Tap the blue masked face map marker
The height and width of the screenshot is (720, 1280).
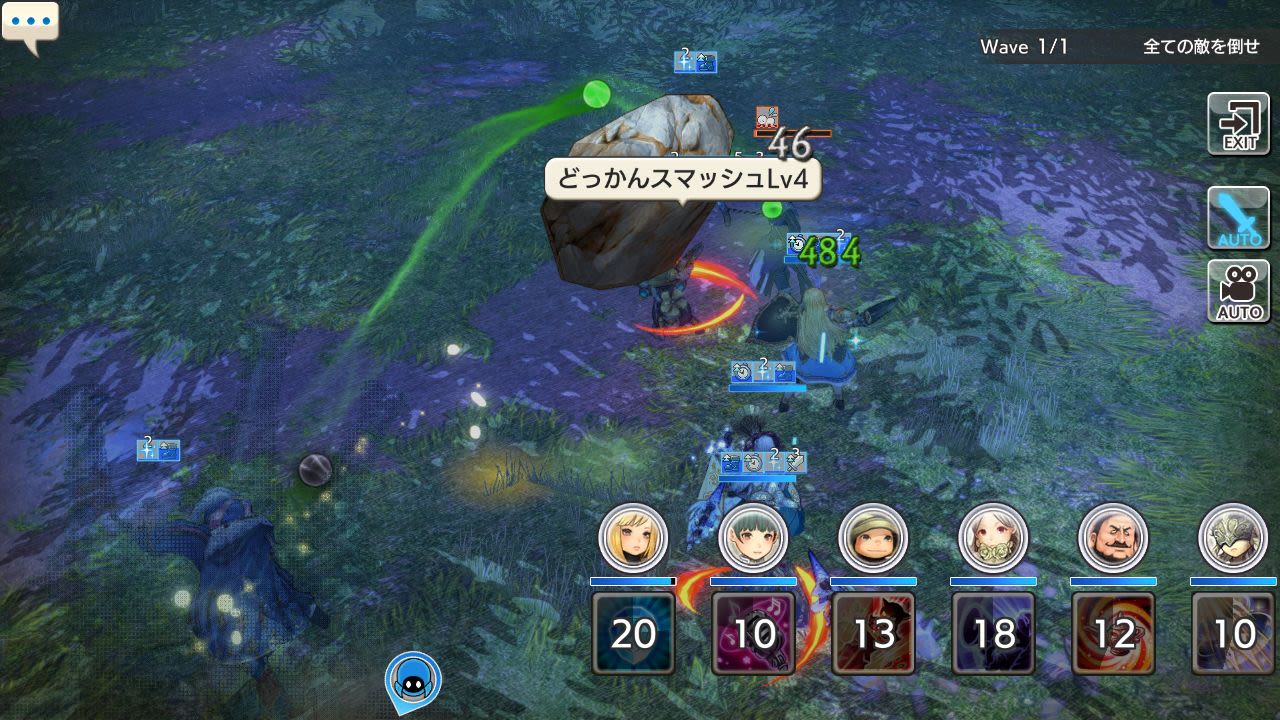tap(413, 679)
